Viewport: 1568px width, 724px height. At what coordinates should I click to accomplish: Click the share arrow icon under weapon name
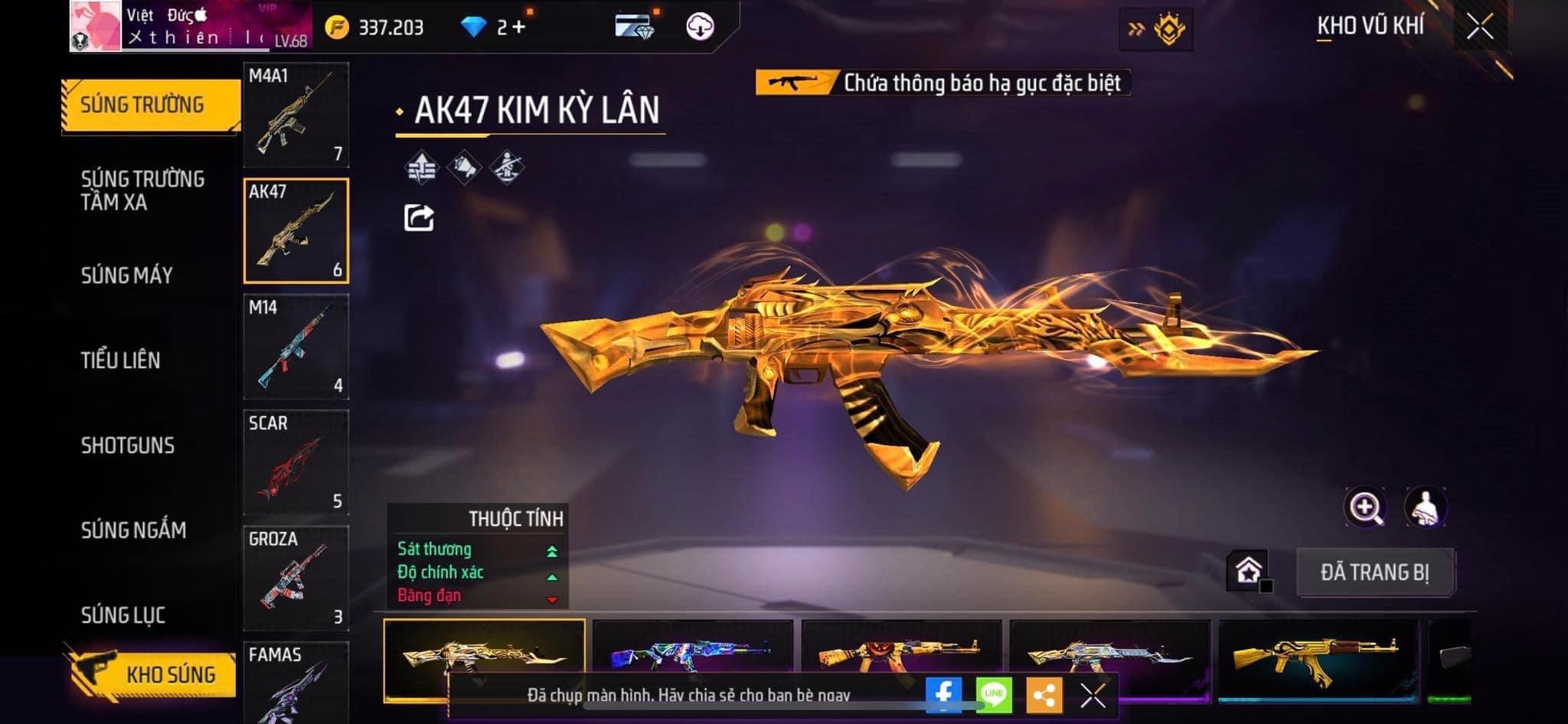pos(419,218)
